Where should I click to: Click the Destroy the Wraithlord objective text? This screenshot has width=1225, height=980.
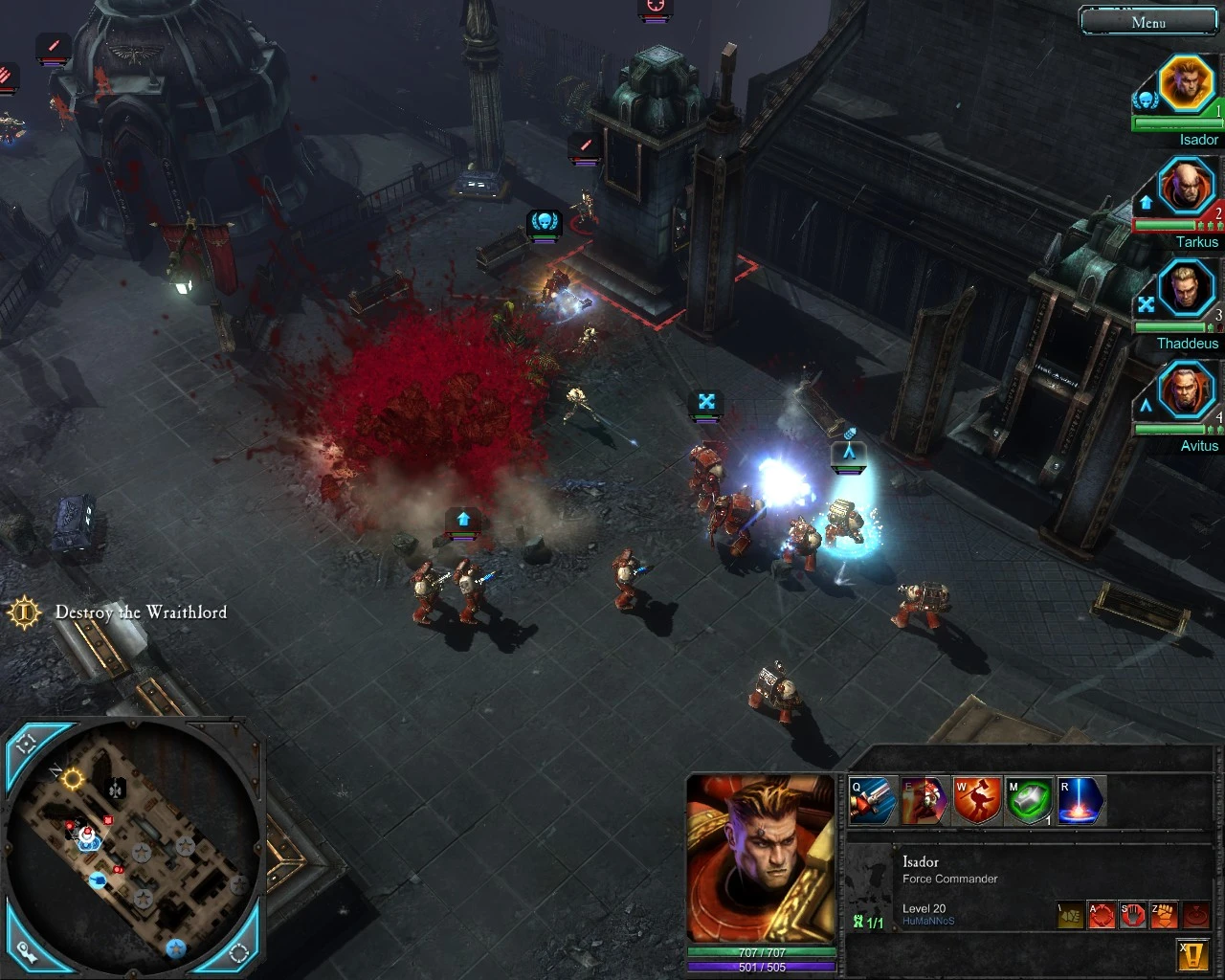point(141,612)
